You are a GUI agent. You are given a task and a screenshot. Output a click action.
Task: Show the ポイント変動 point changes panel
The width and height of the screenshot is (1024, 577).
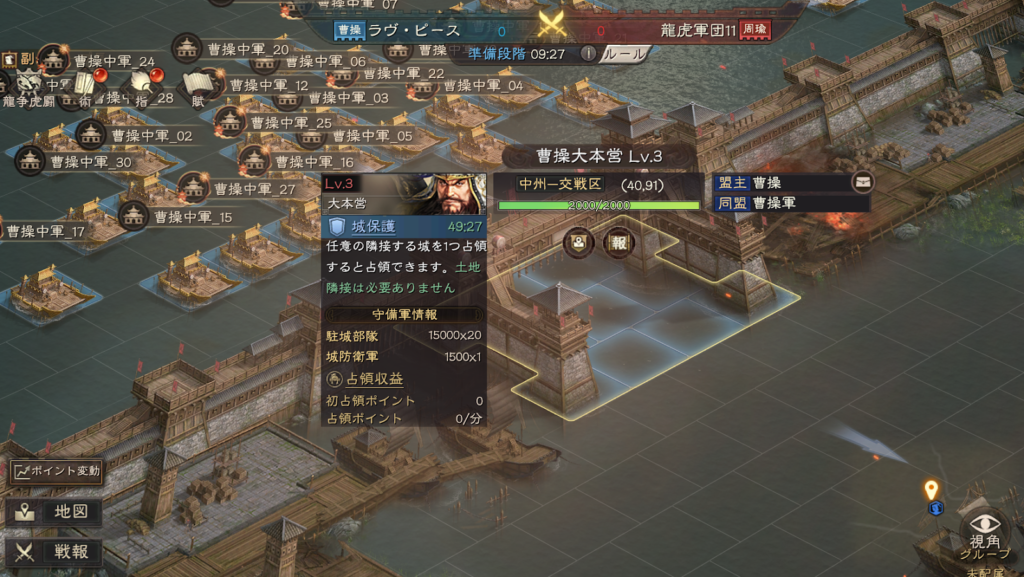click(x=56, y=471)
